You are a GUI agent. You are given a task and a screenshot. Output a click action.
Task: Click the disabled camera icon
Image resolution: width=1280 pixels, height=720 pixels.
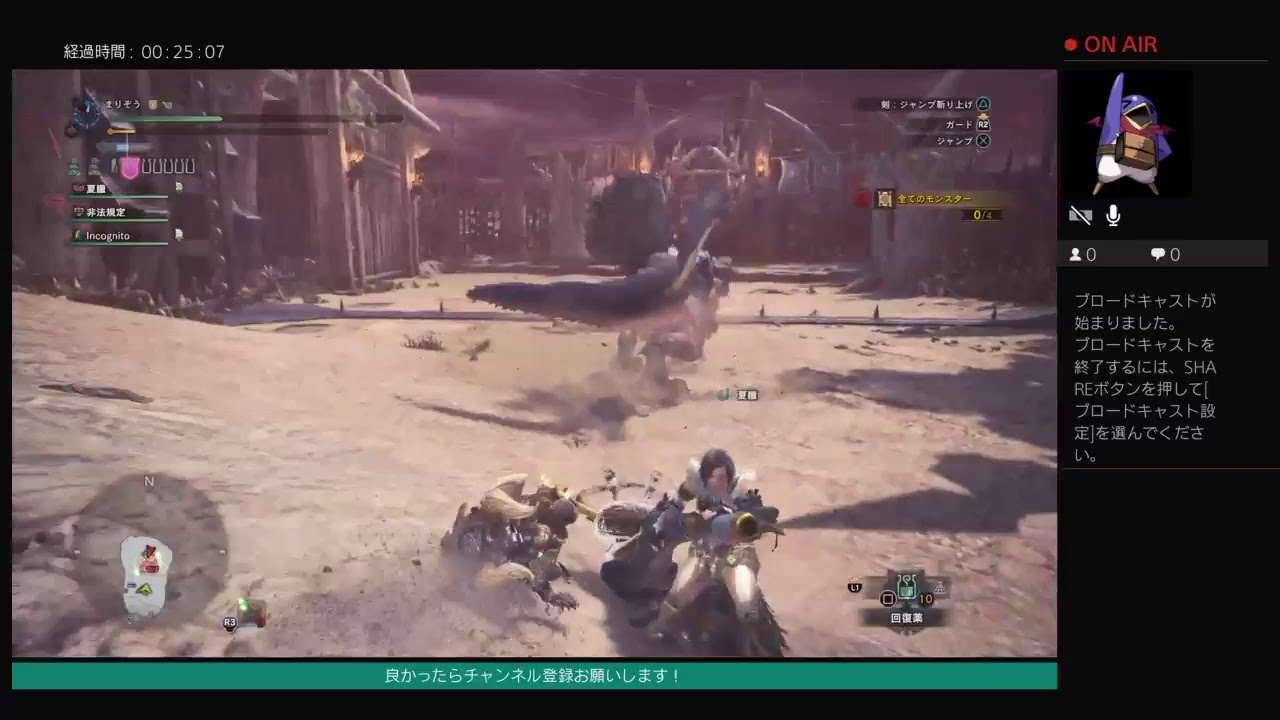tap(1080, 214)
